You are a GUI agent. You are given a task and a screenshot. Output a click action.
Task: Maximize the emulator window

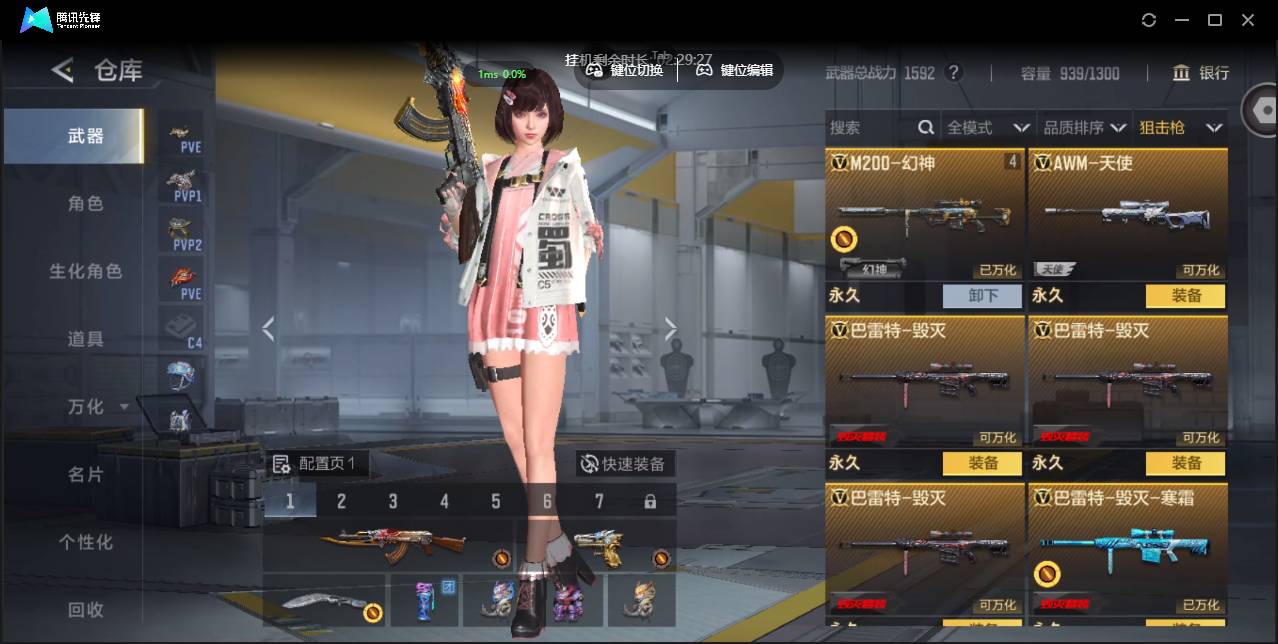click(x=1215, y=20)
